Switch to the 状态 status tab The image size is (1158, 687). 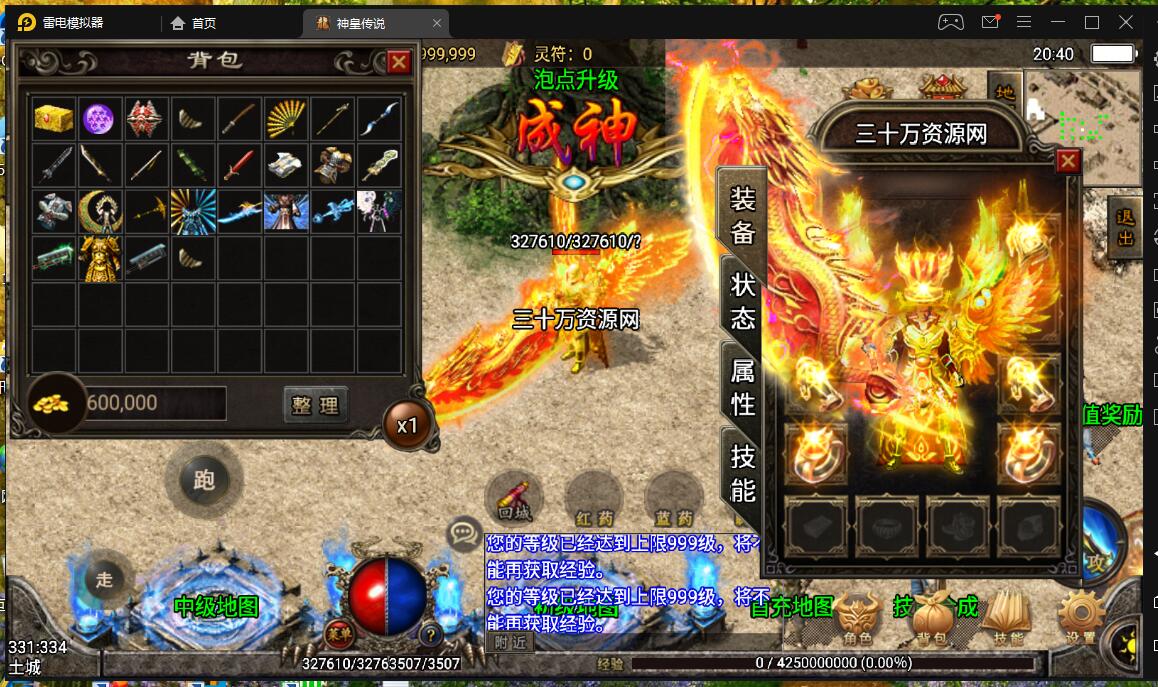[742, 302]
